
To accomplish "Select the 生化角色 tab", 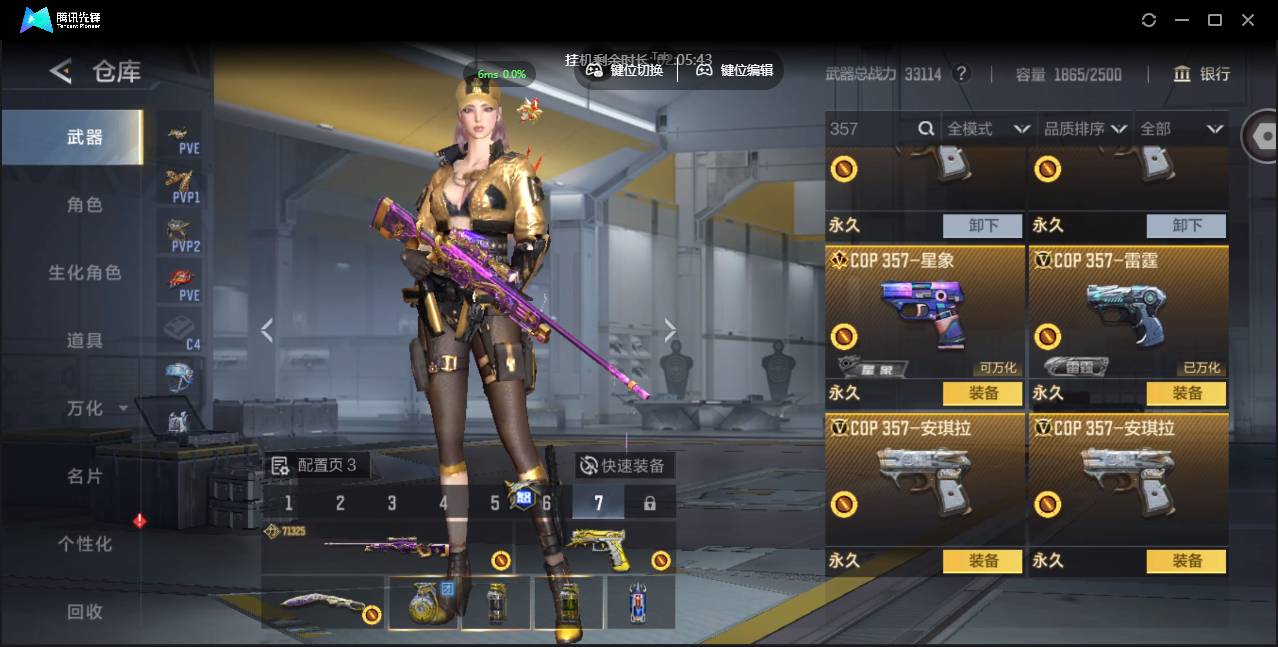I will [84, 273].
